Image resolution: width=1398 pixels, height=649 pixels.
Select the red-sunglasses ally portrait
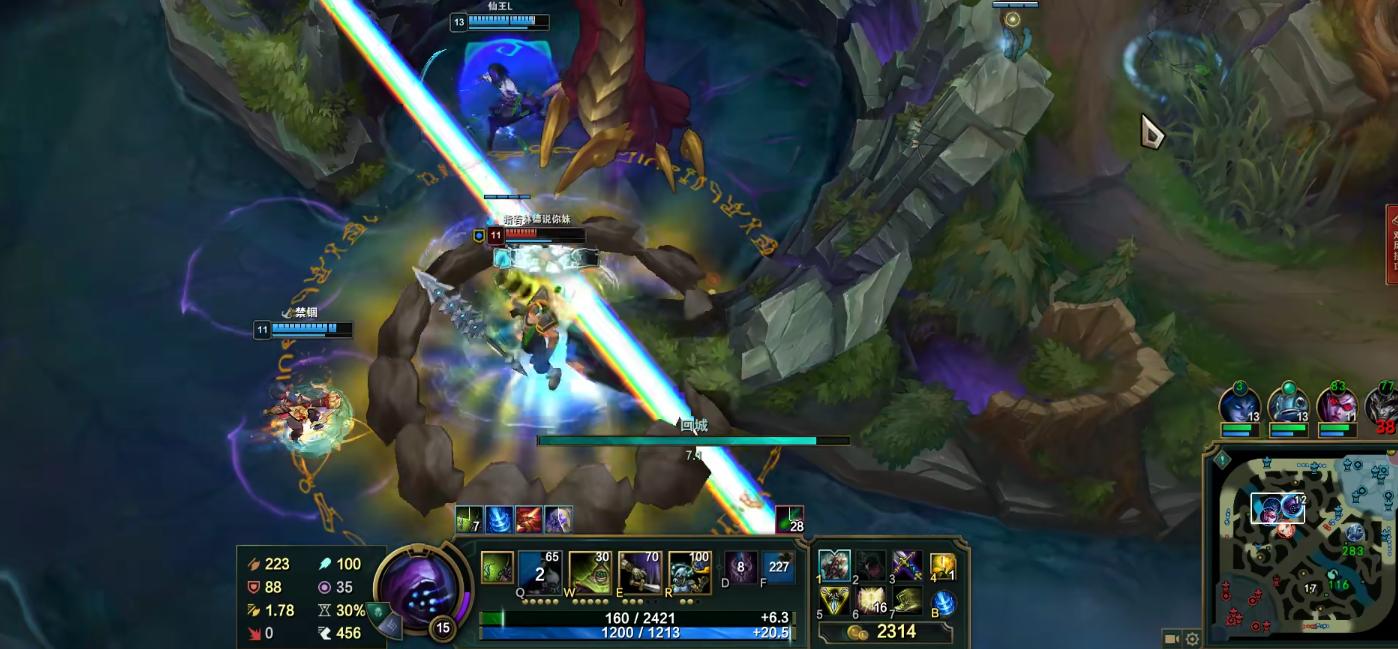click(x=1337, y=406)
